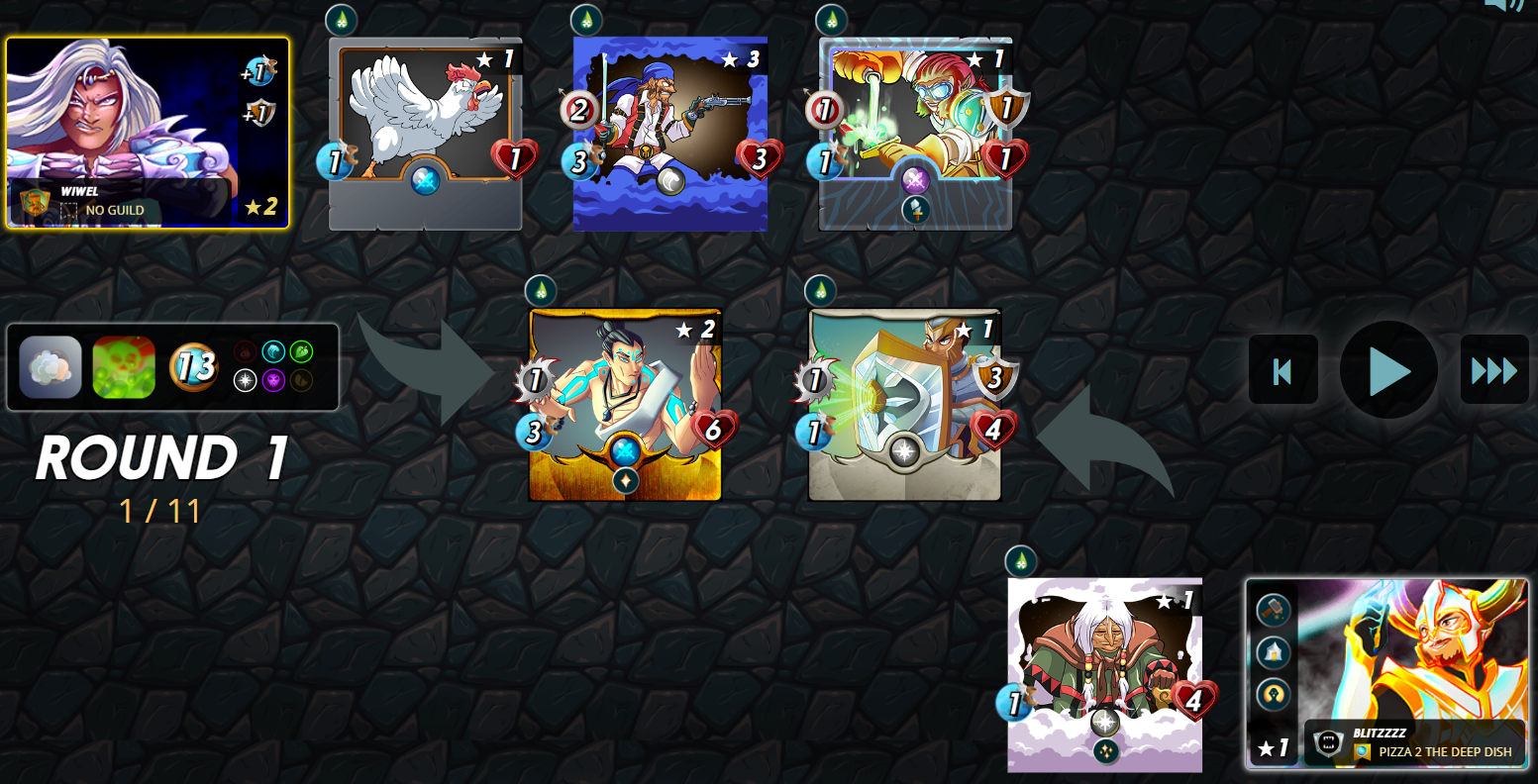The image size is (1538, 784).
Task: Click the 13 mana cap icon
Action: (194, 367)
